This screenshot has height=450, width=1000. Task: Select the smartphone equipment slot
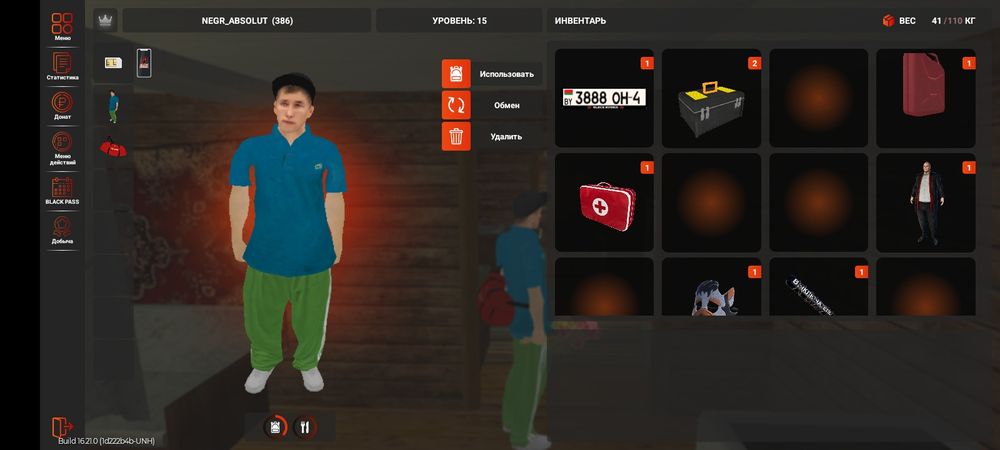click(x=144, y=64)
